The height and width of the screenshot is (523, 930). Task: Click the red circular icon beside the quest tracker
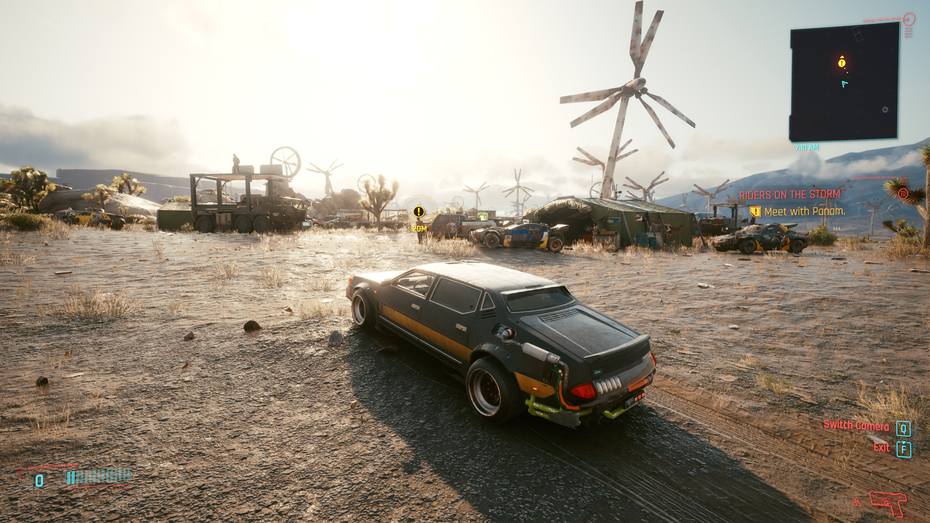coord(903,194)
